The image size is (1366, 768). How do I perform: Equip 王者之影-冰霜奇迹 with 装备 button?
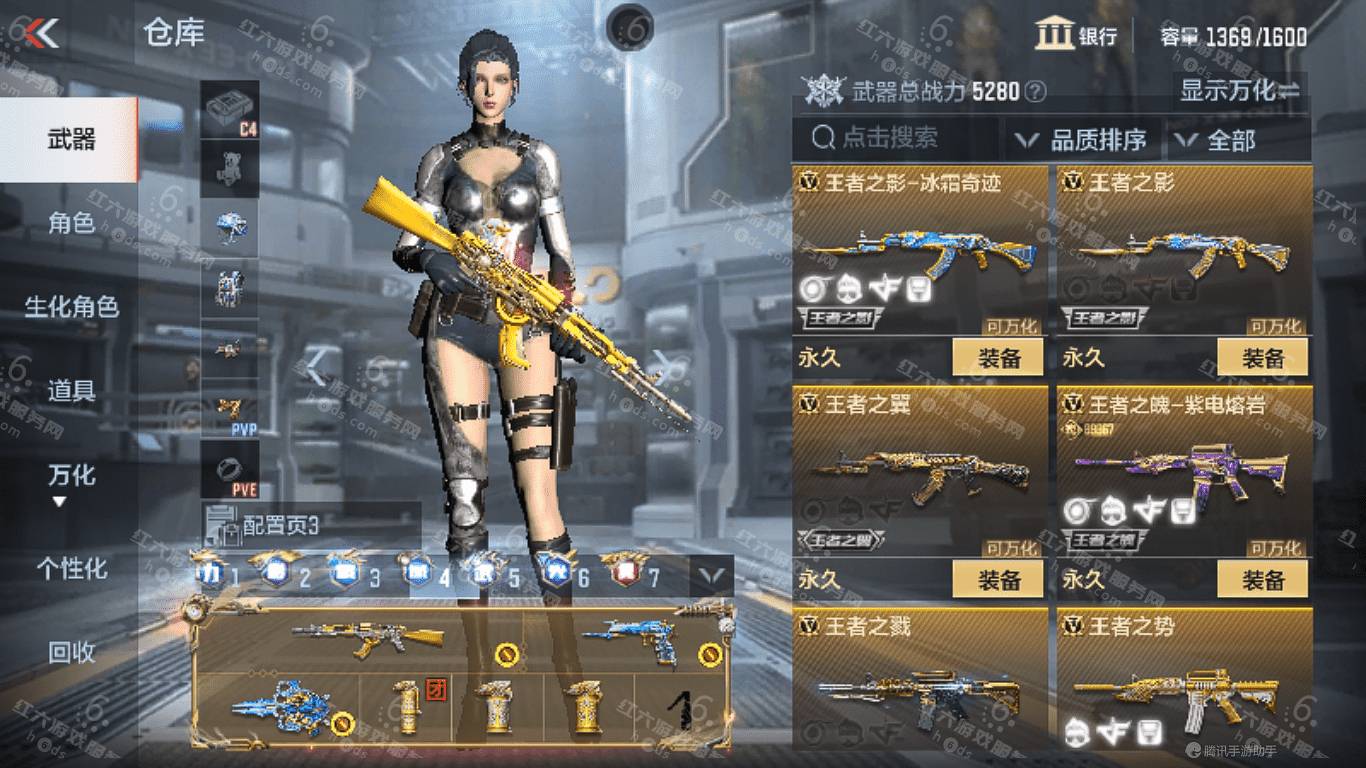pos(998,357)
